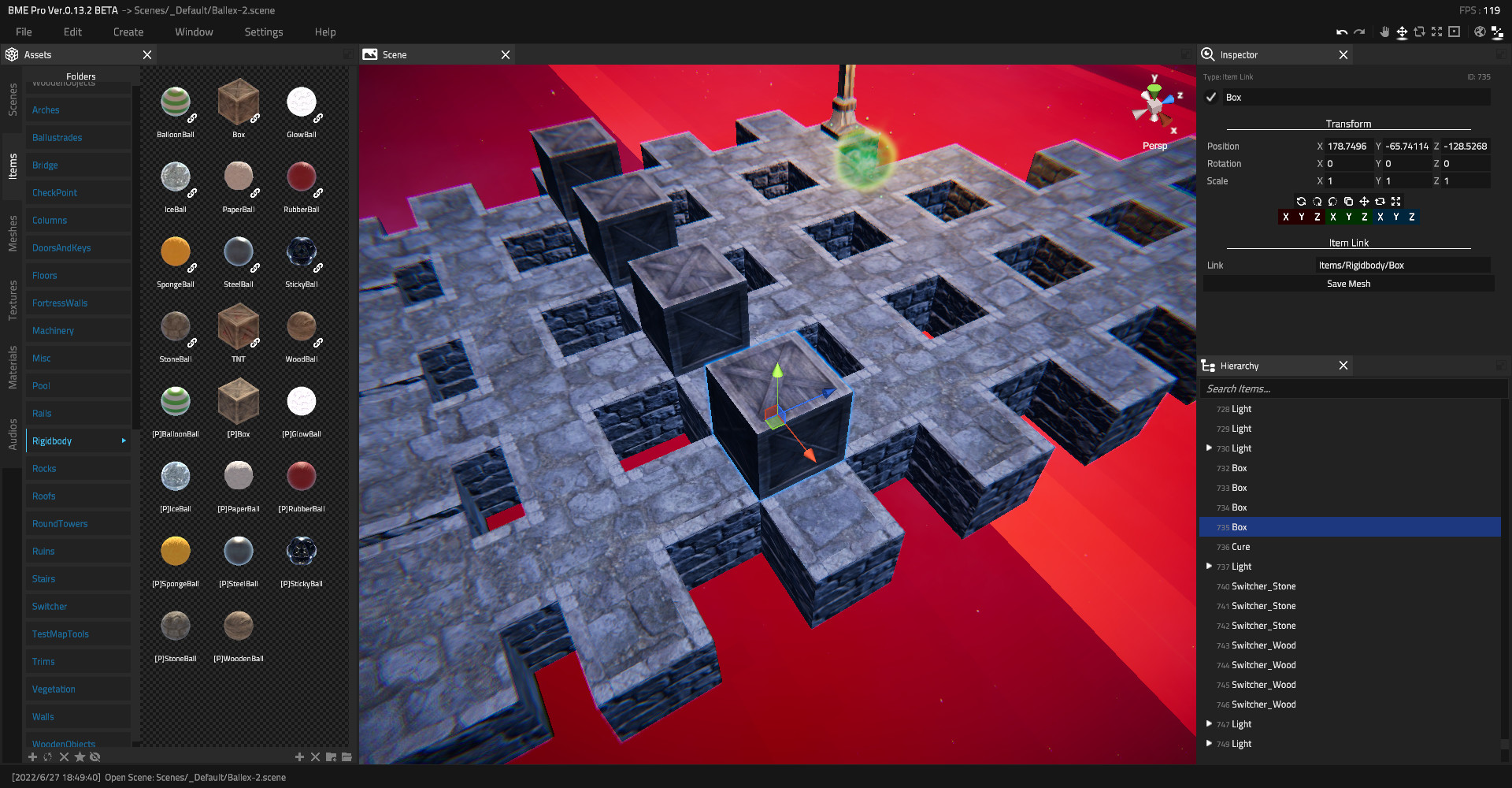Open the Settings menu
Screen dimensions: 1512x788
click(x=263, y=32)
